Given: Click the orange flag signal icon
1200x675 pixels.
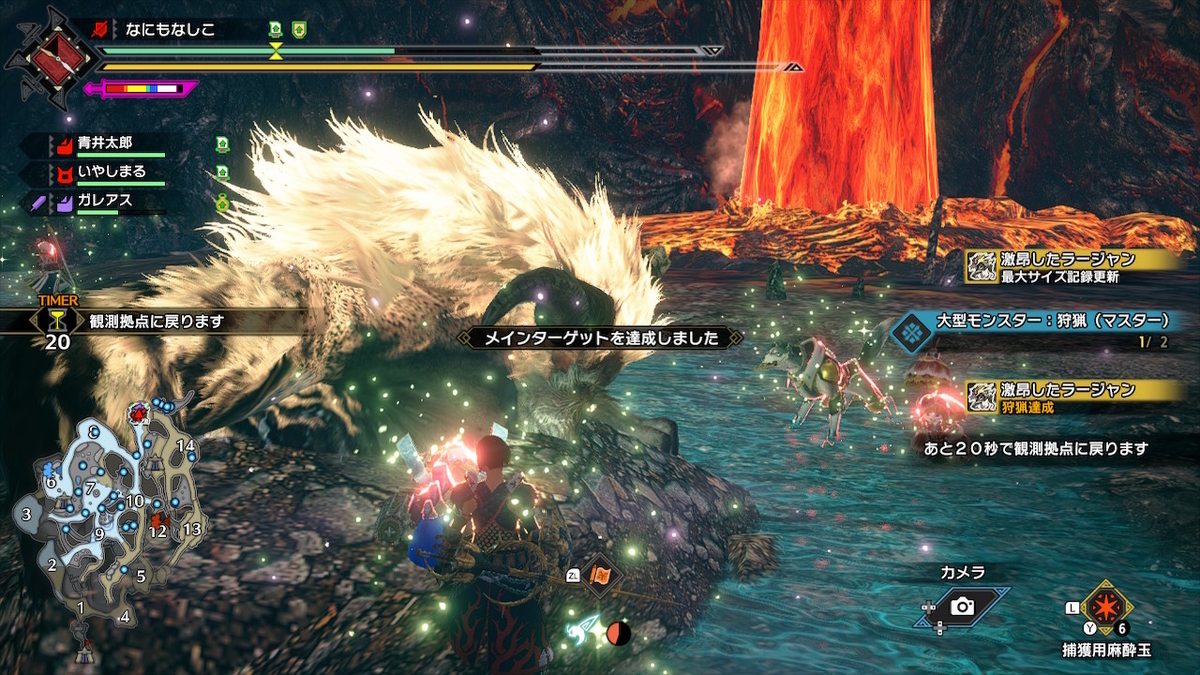Looking at the screenshot, I should point(602,575).
